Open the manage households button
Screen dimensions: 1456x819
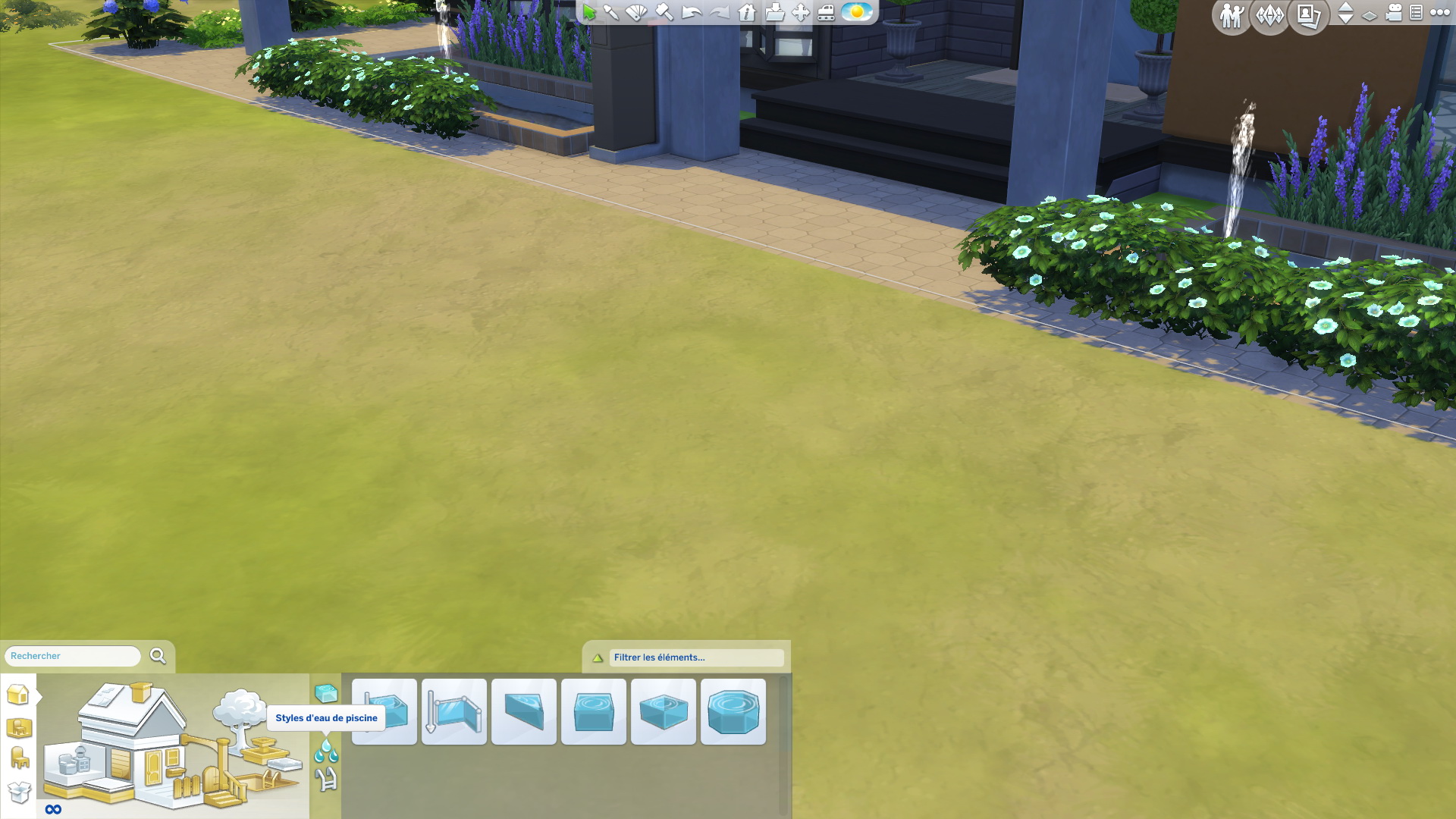1231,15
